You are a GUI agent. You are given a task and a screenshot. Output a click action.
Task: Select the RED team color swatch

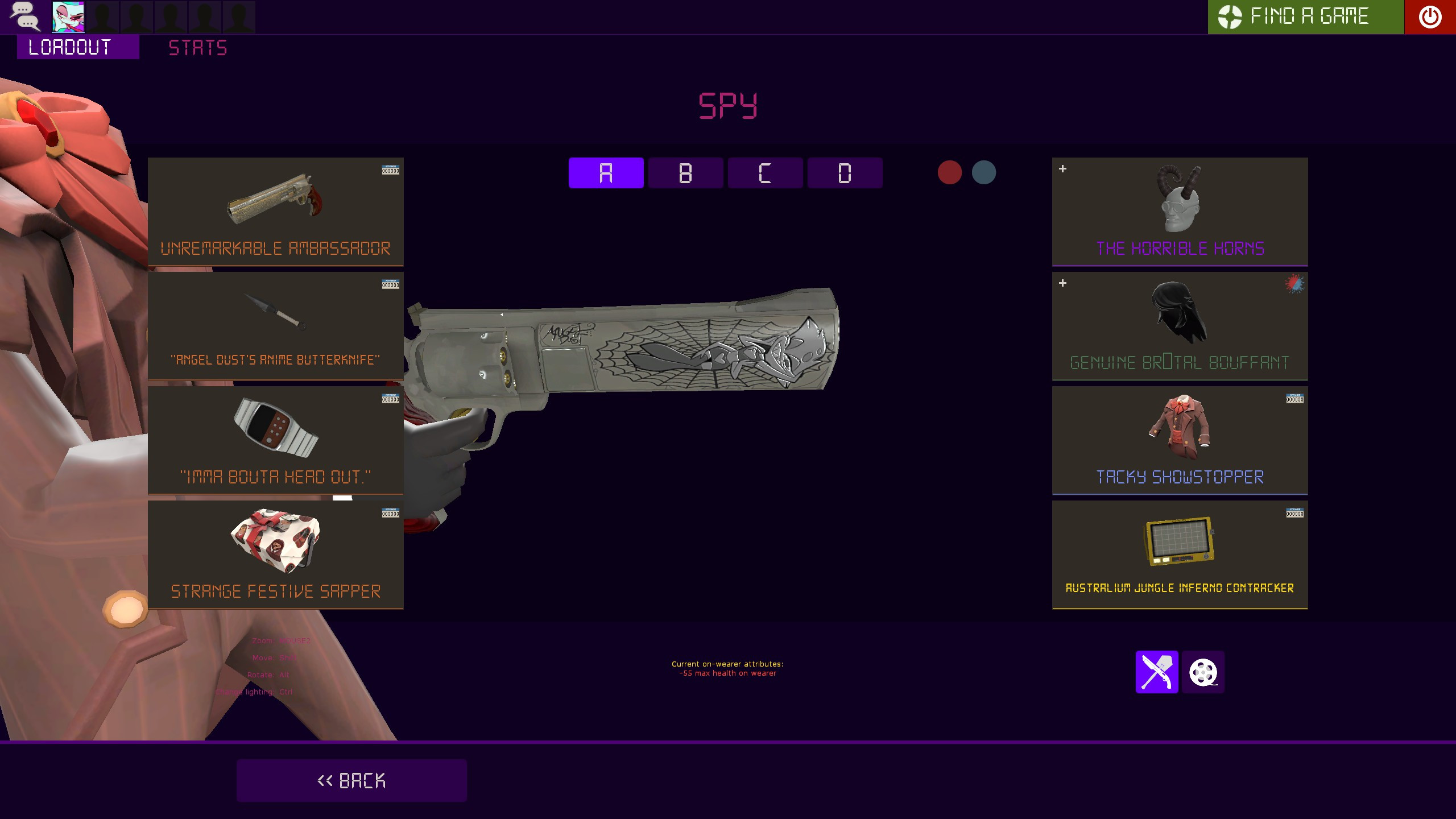coord(950,172)
